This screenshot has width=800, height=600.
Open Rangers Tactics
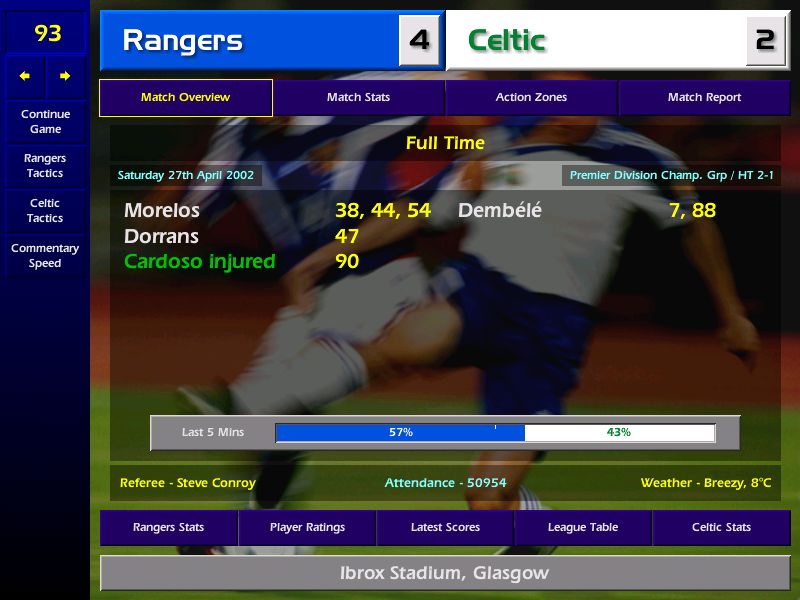tap(45, 165)
